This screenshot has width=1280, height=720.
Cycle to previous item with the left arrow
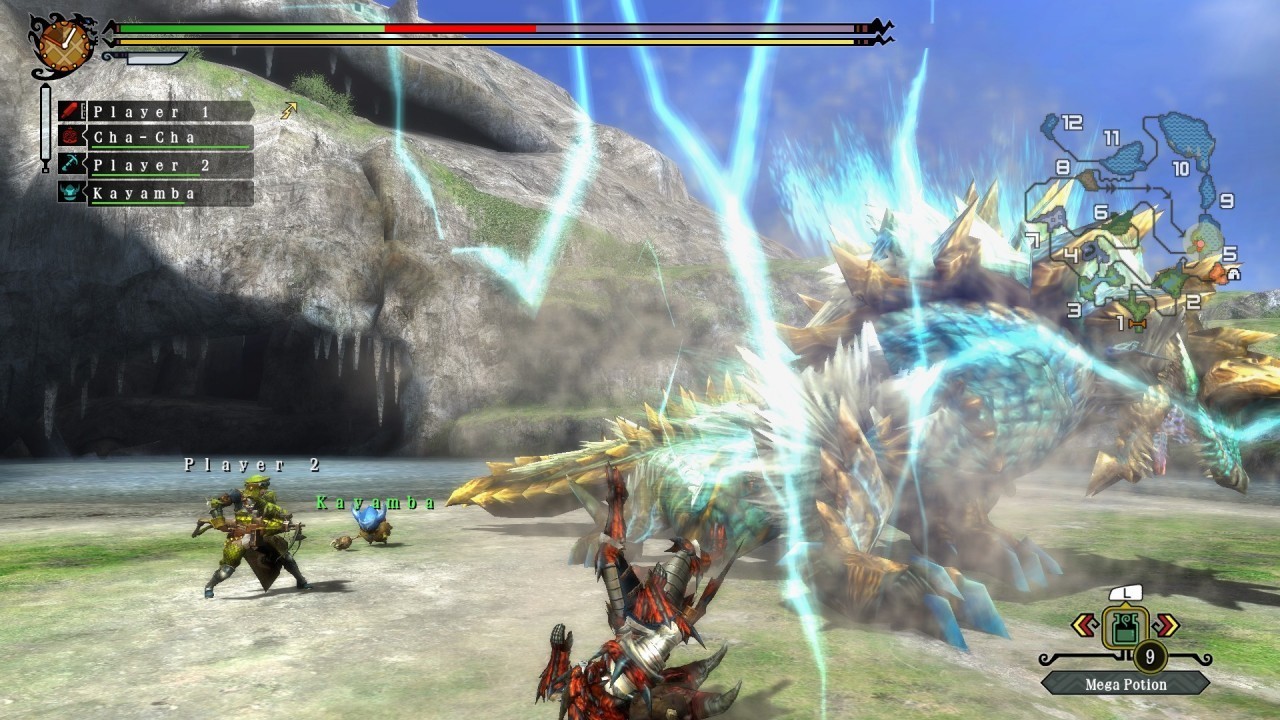pos(1085,624)
